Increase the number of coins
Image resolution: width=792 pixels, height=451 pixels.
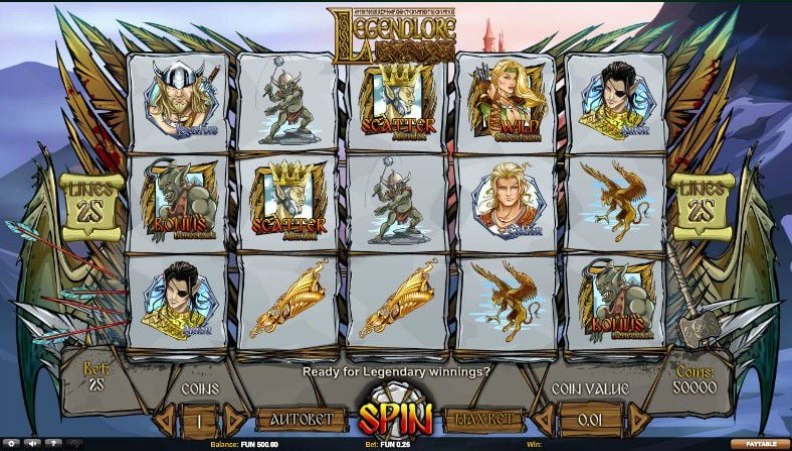pos(234,420)
